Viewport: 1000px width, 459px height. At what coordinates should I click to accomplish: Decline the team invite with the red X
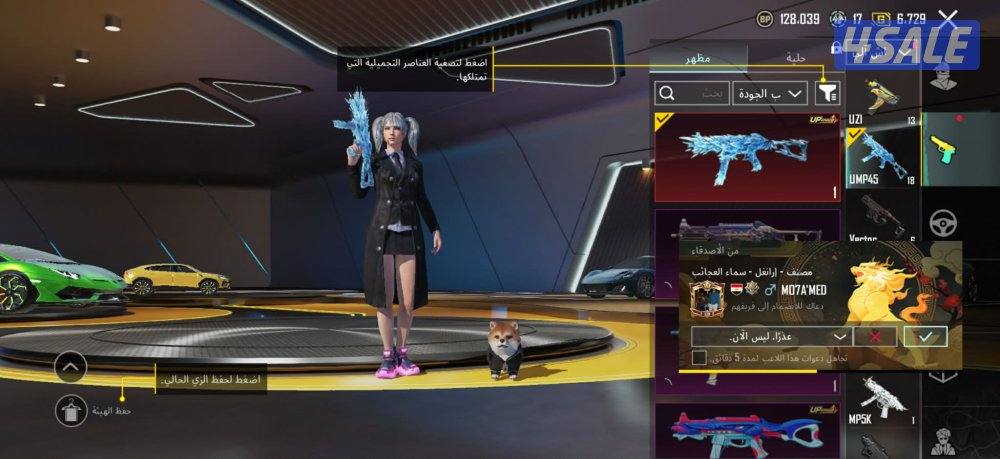[x=876, y=336]
